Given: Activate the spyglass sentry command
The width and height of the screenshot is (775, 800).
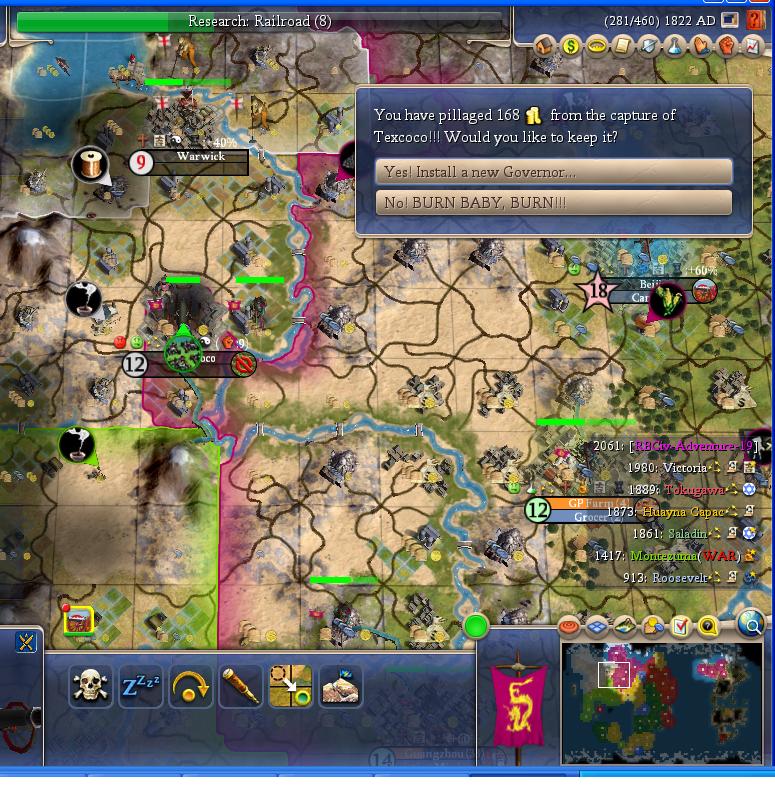Looking at the screenshot, I should pyautogui.click(x=240, y=686).
